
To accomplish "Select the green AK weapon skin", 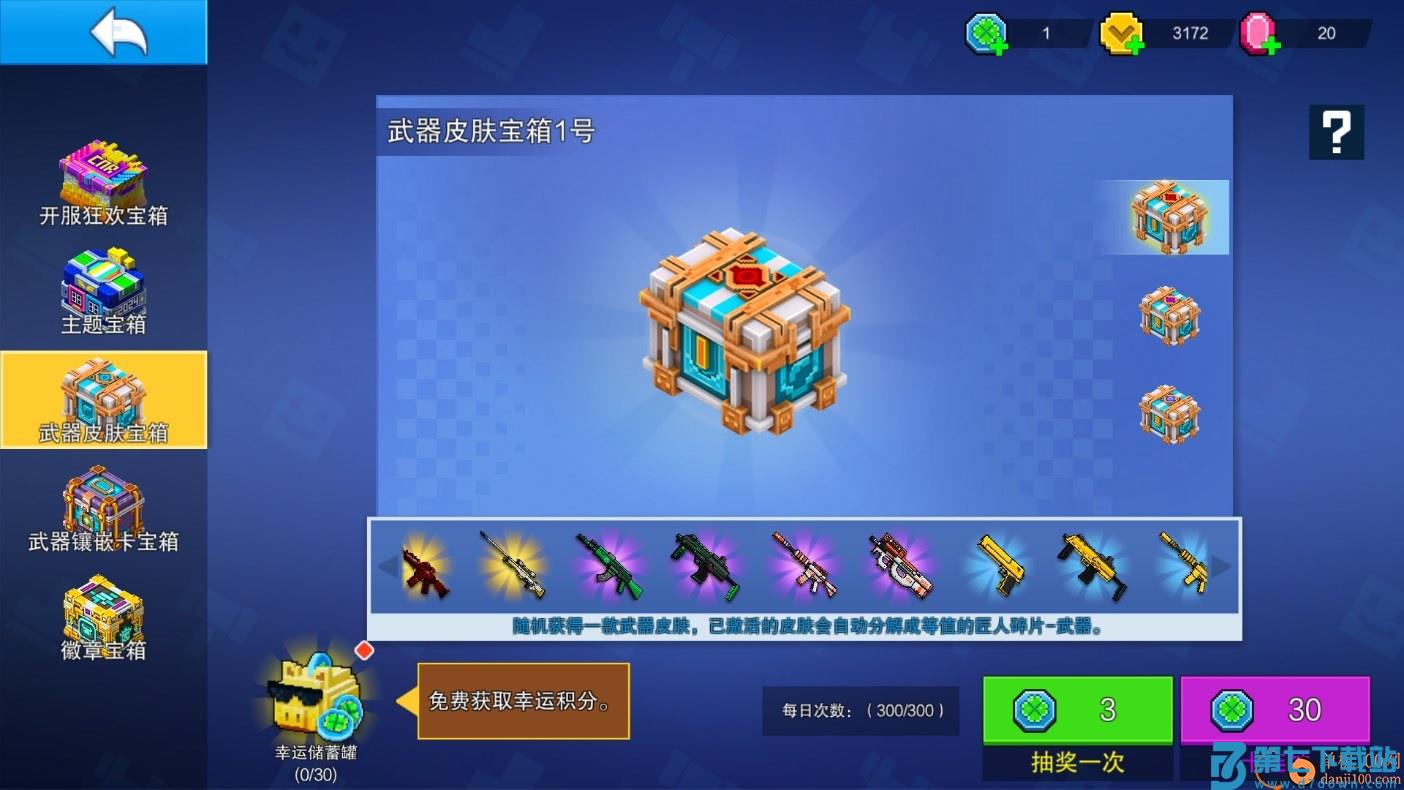I will pos(610,565).
